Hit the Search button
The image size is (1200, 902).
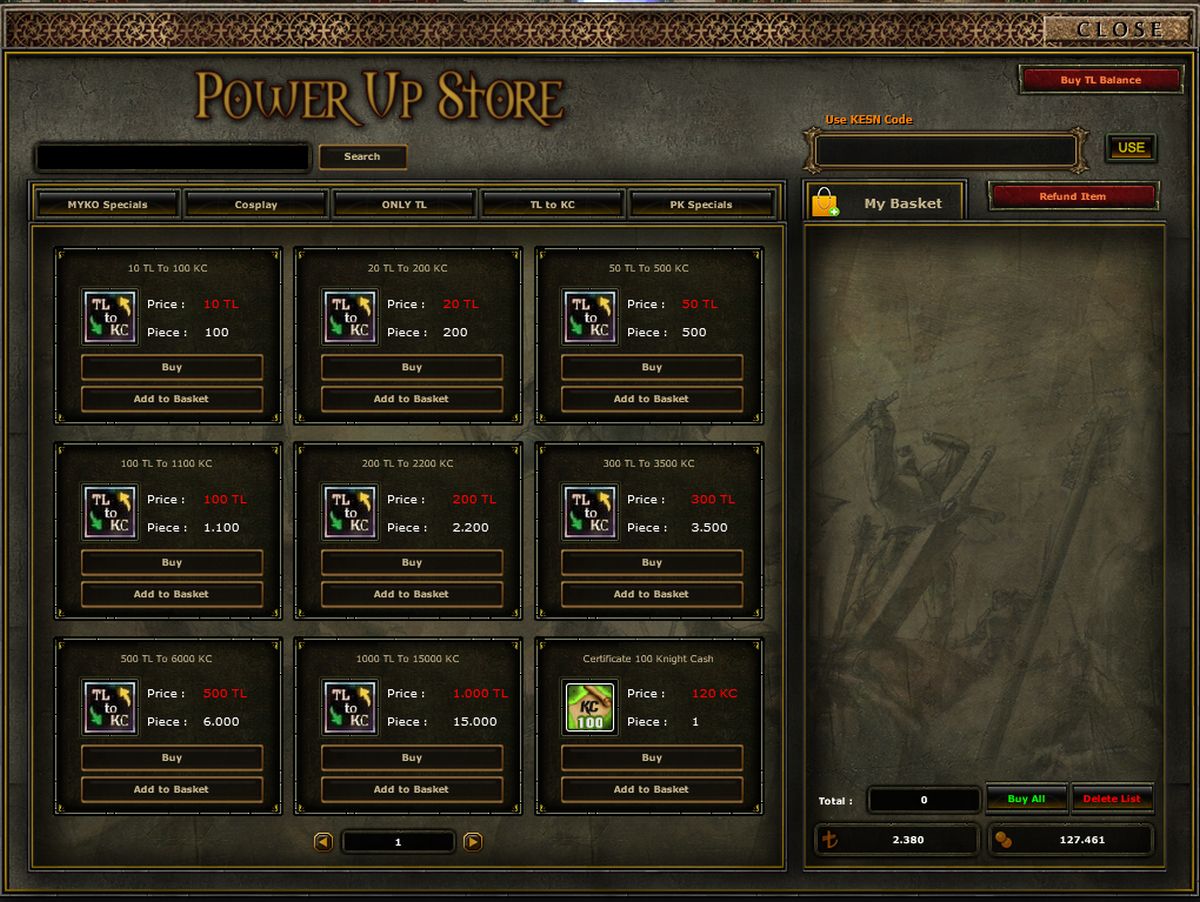click(362, 157)
